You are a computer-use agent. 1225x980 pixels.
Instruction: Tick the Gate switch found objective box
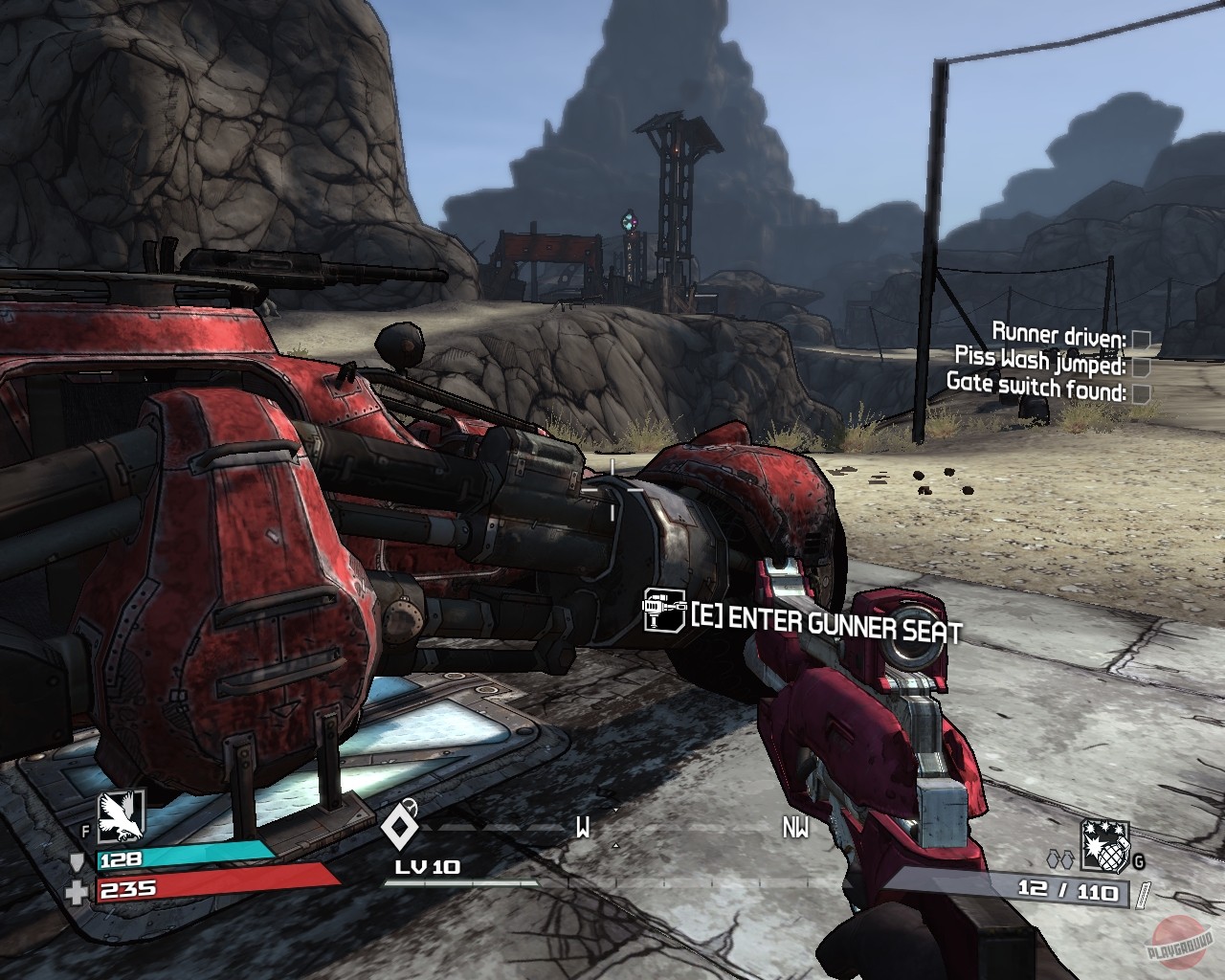pyautogui.click(x=1140, y=392)
